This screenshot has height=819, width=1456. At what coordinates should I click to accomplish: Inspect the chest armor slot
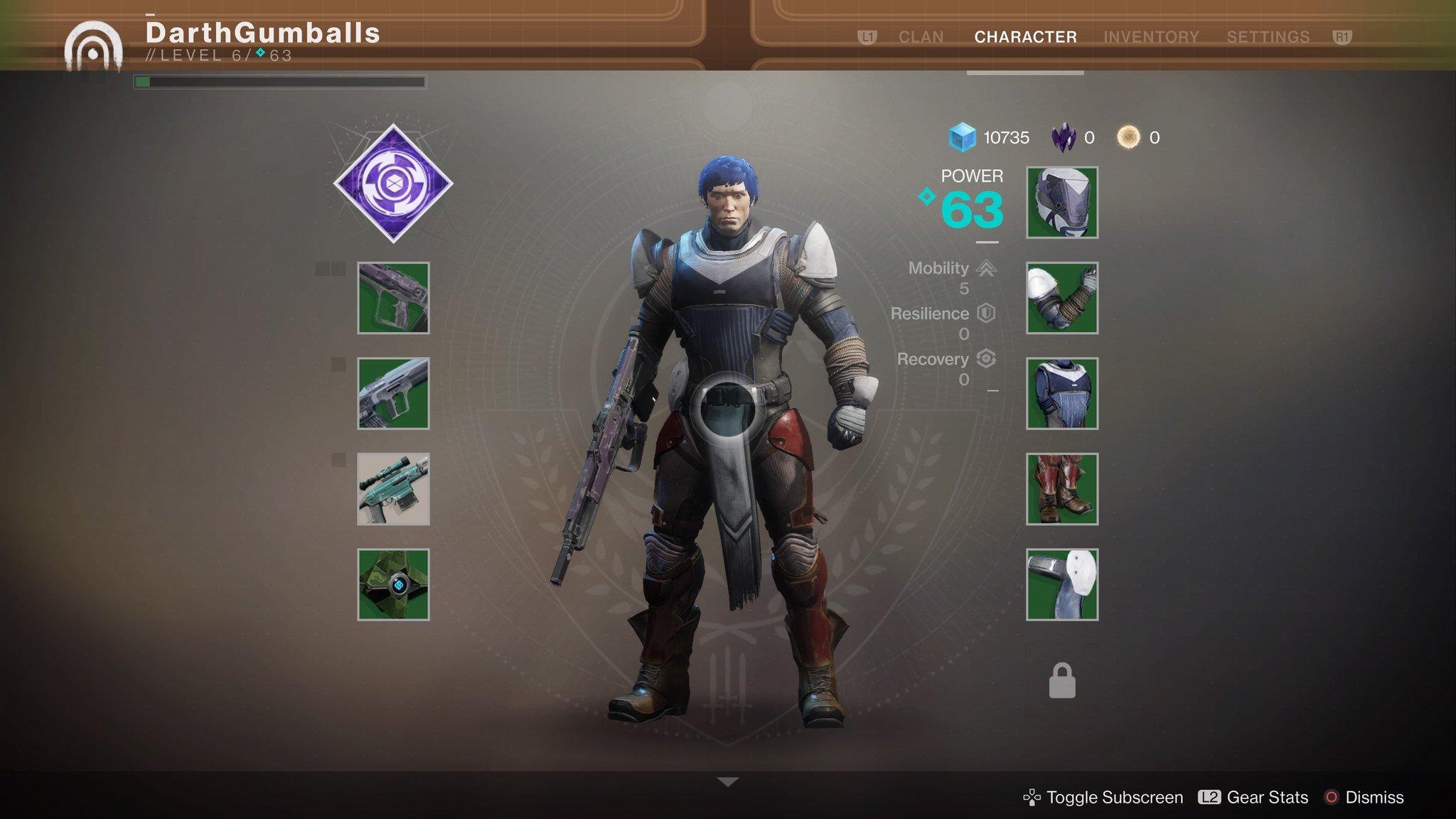[x=1062, y=393]
